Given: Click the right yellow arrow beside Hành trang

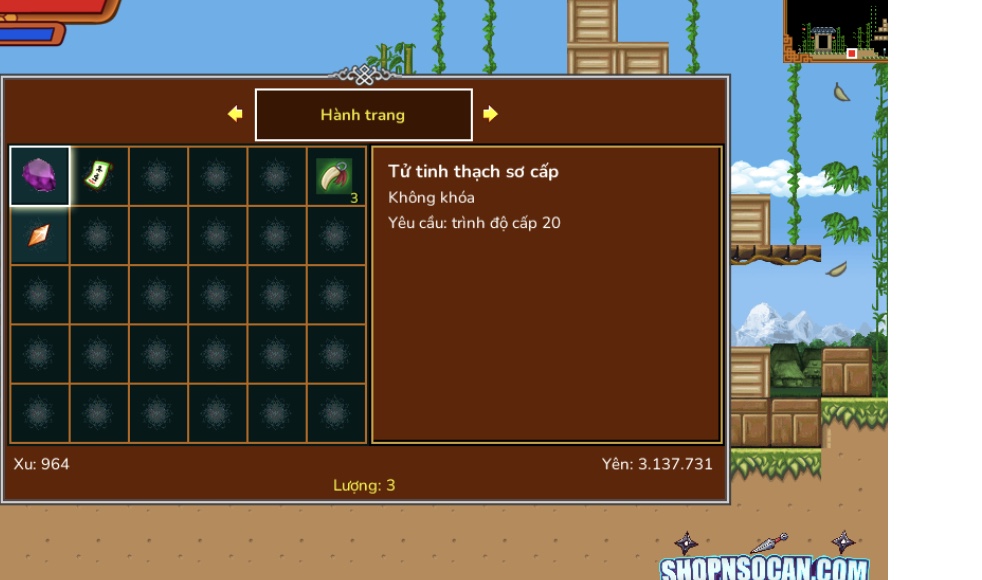Looking at the screenshot, I should (x=490, y=114).
